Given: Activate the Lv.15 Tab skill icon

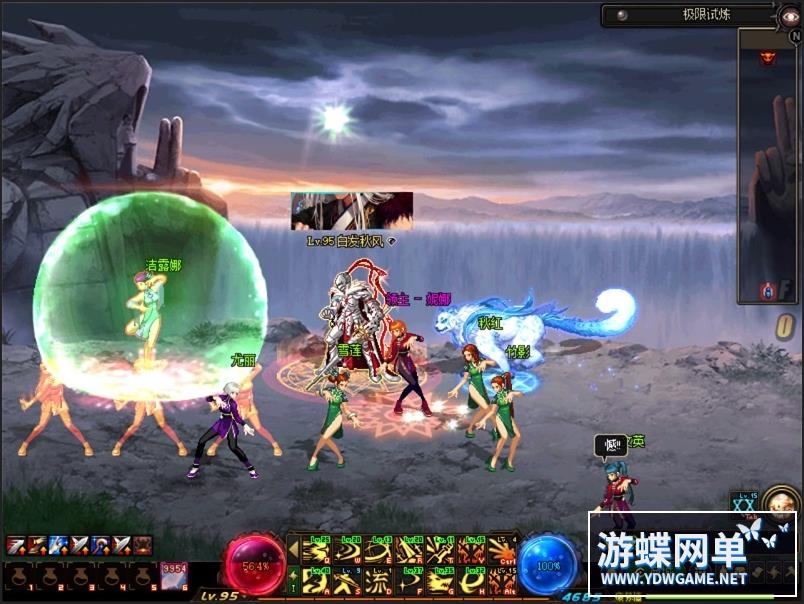Looking at the screenshot, I should point(745,506).
